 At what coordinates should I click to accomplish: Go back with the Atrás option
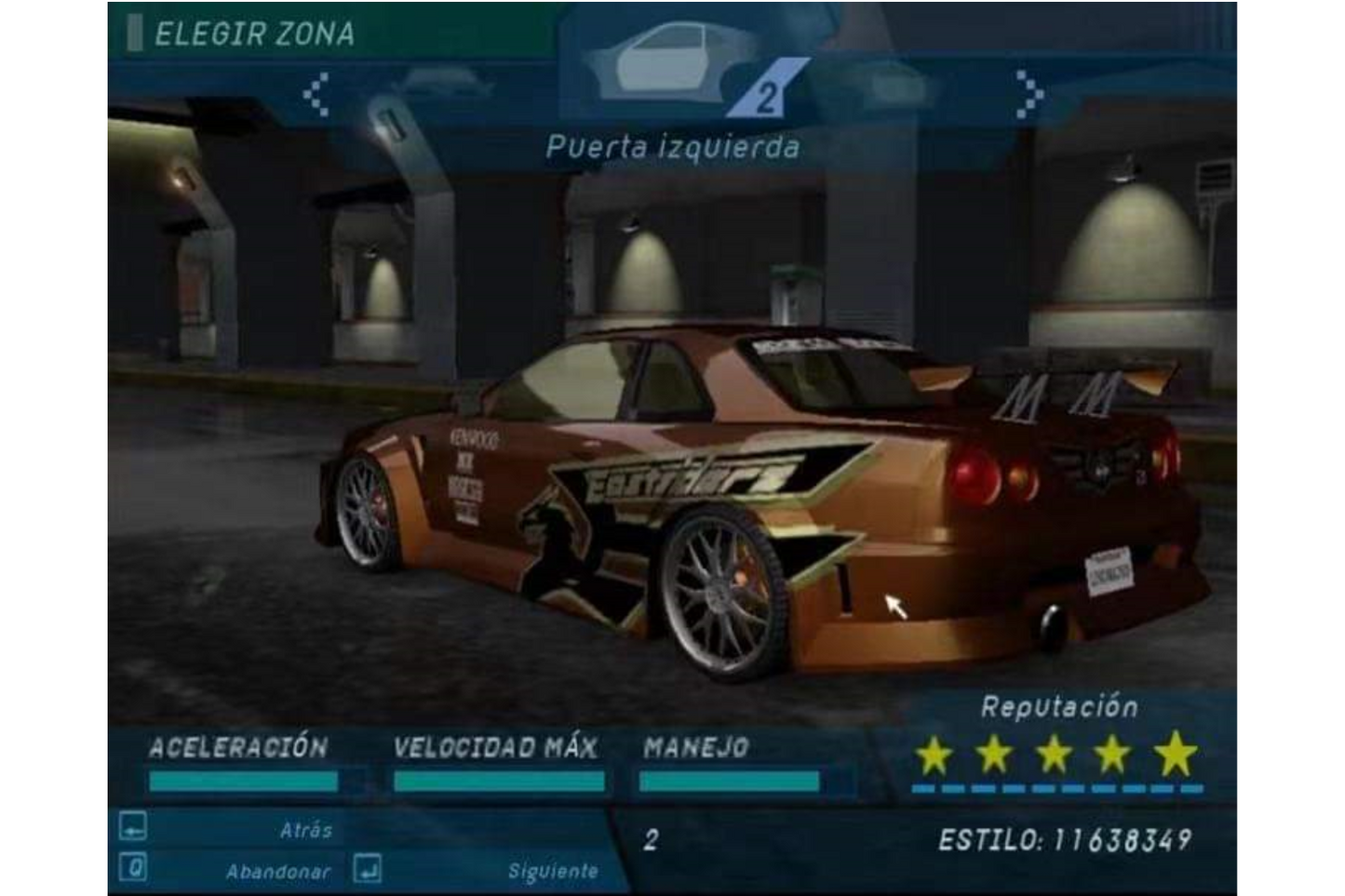coord(305,829)
